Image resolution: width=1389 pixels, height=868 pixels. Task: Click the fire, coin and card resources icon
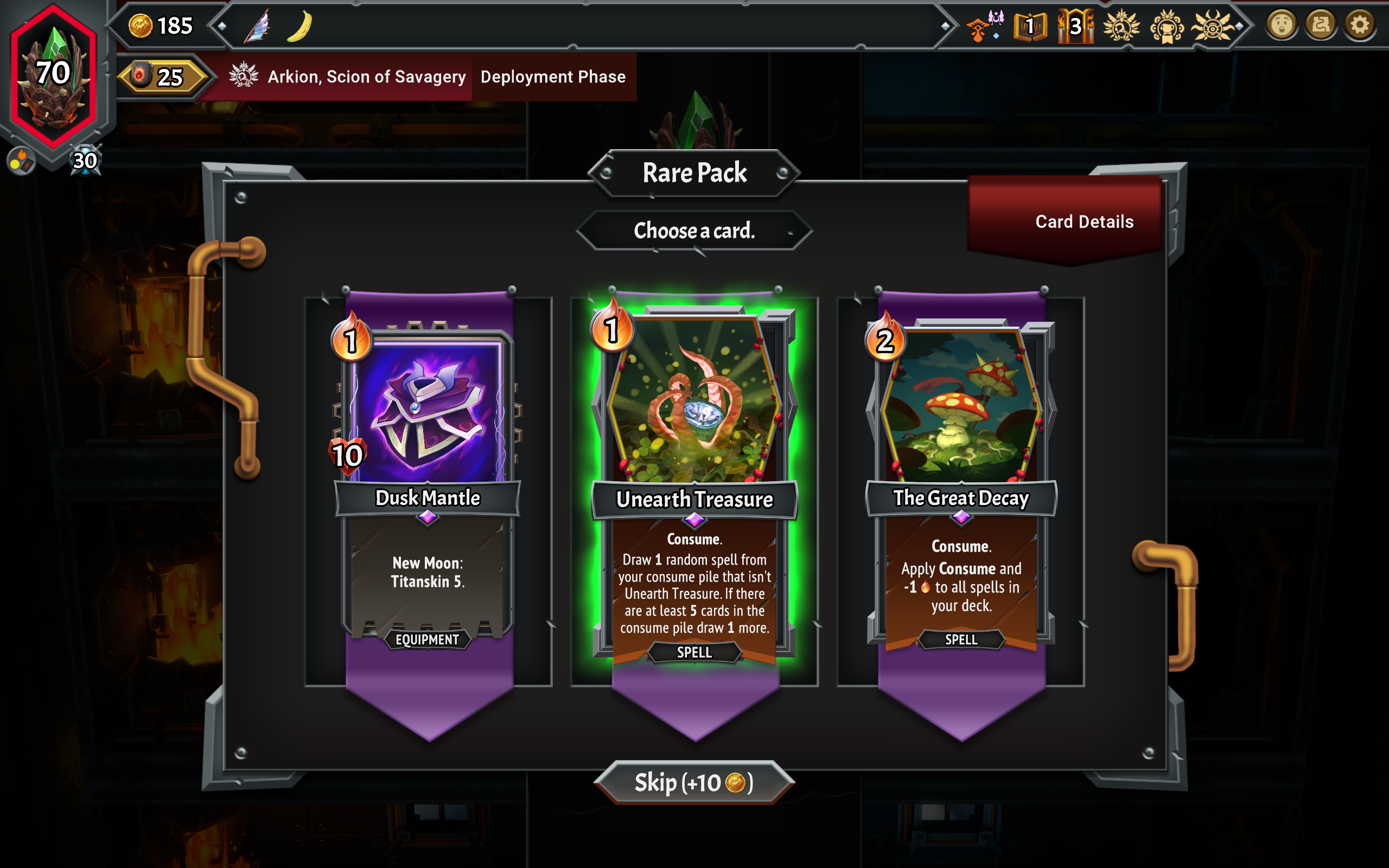(21, 161)
